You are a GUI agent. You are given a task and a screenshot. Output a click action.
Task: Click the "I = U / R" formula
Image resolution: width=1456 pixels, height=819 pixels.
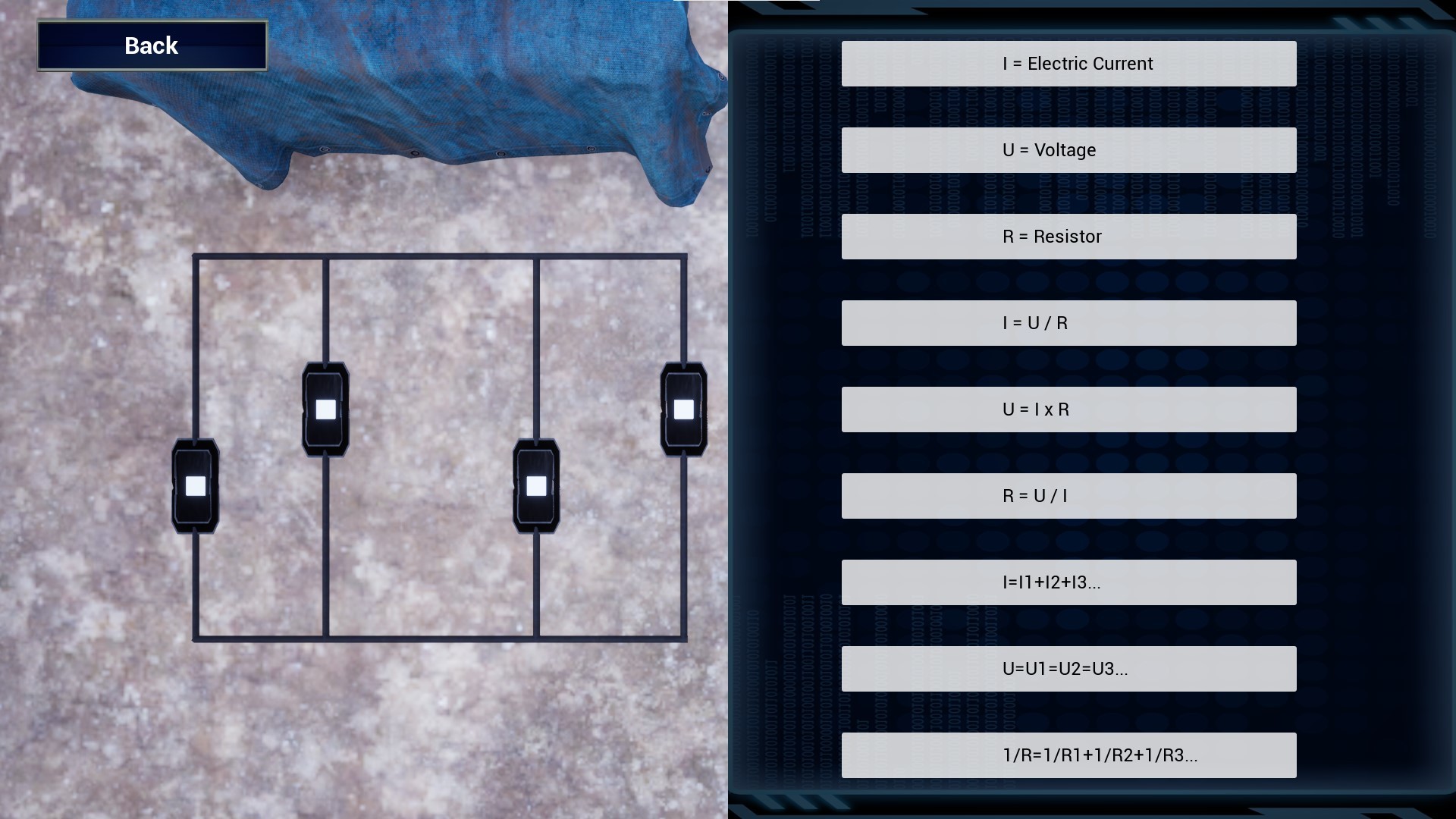click(x=1068, y=322)
